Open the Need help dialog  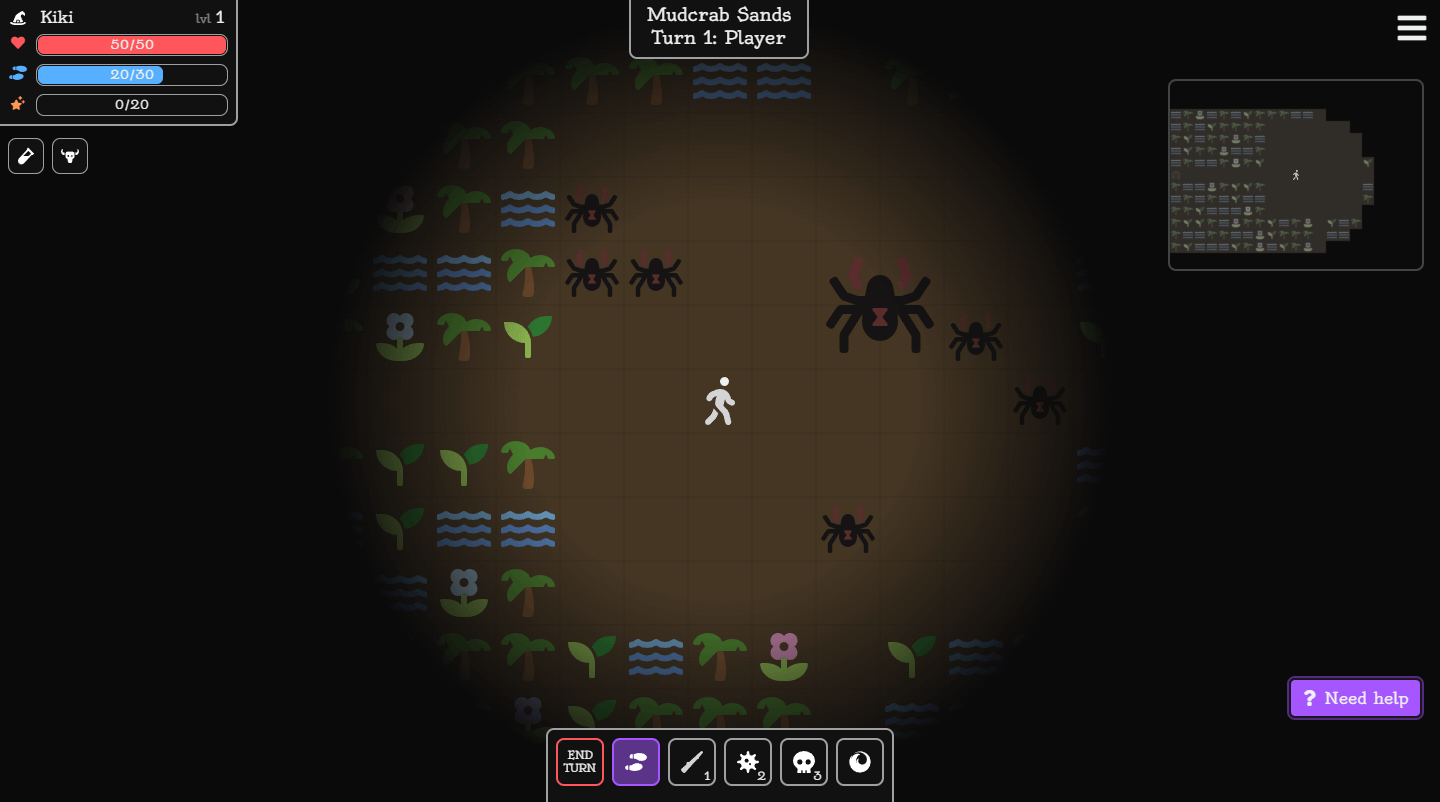click(1355, 697)
